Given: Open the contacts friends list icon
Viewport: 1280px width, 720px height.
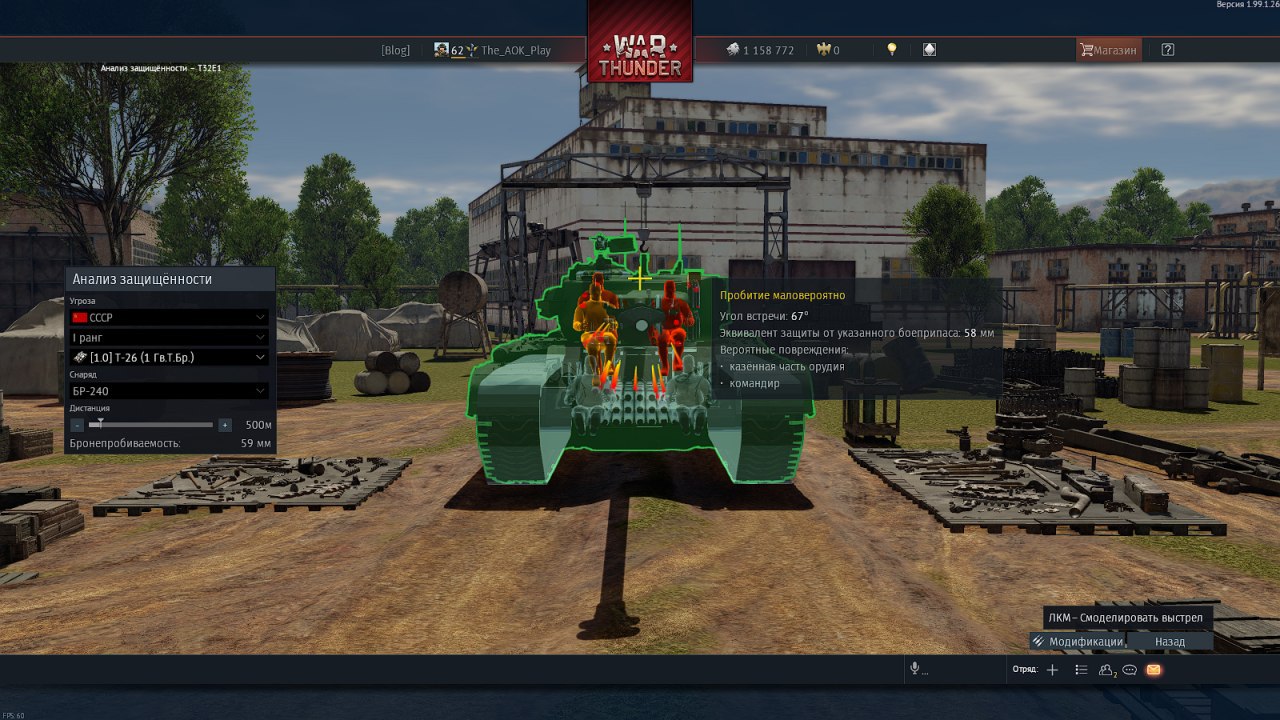Looking at the screenshot, I should pos(1107,670).
